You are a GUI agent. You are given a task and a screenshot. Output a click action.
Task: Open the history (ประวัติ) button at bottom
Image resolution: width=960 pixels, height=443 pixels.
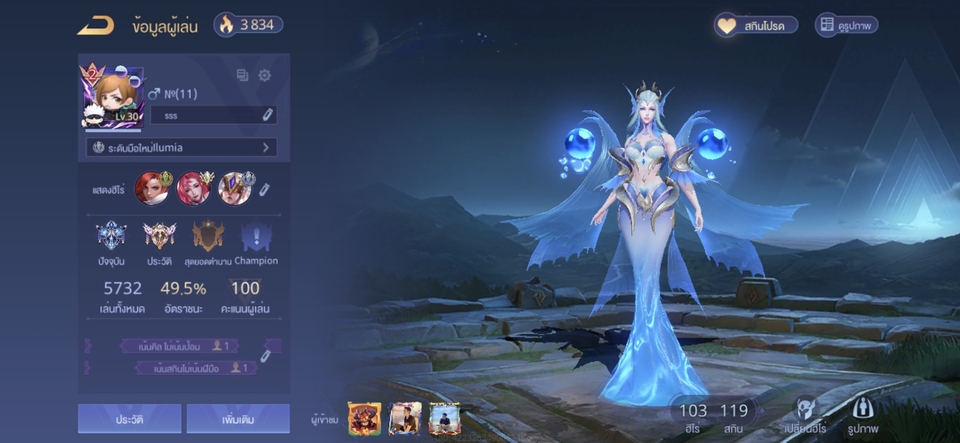[130, 418]
